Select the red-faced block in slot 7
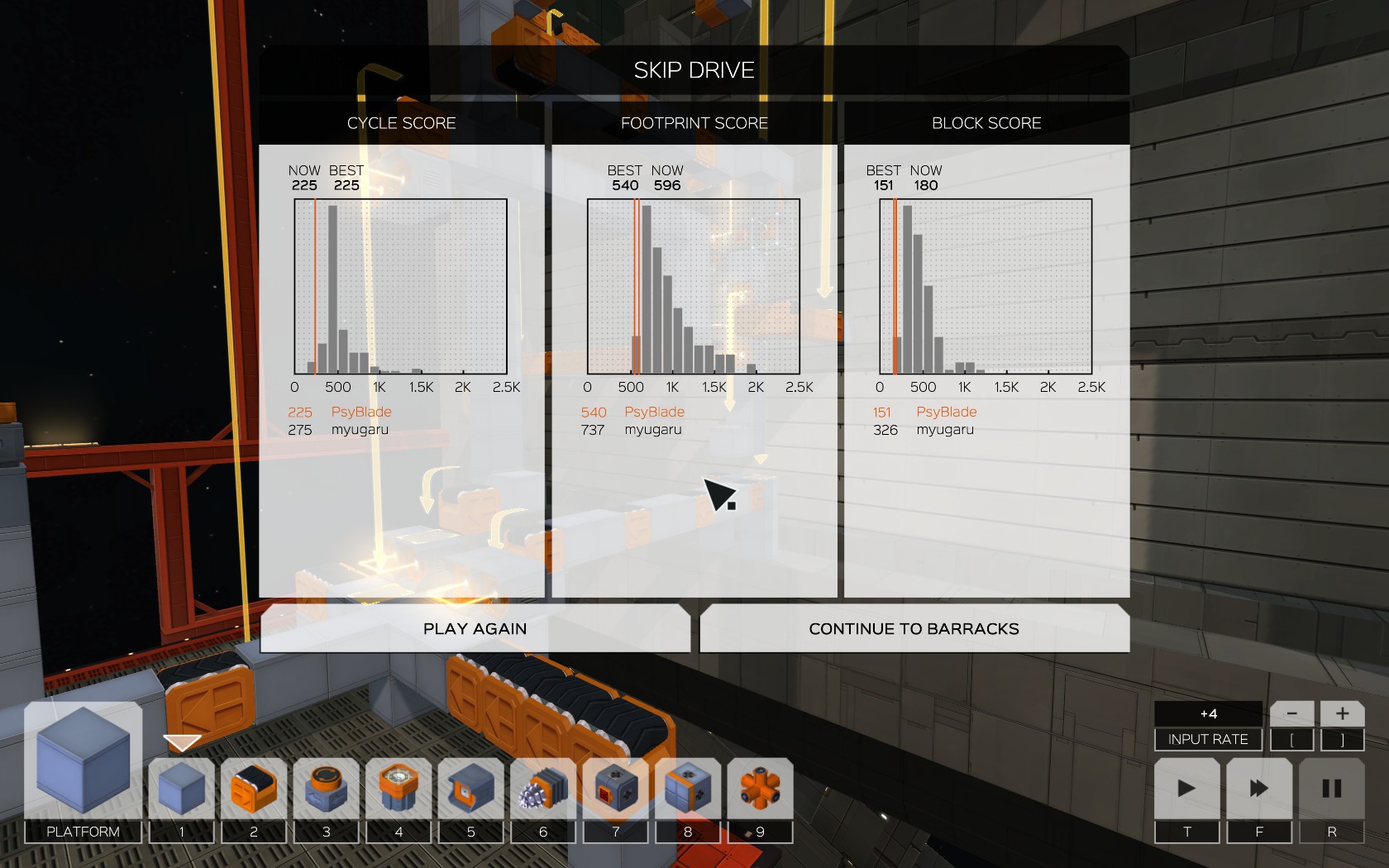Image resolution: width=1389 pixels, height=868 pixels. coord(616,789)
